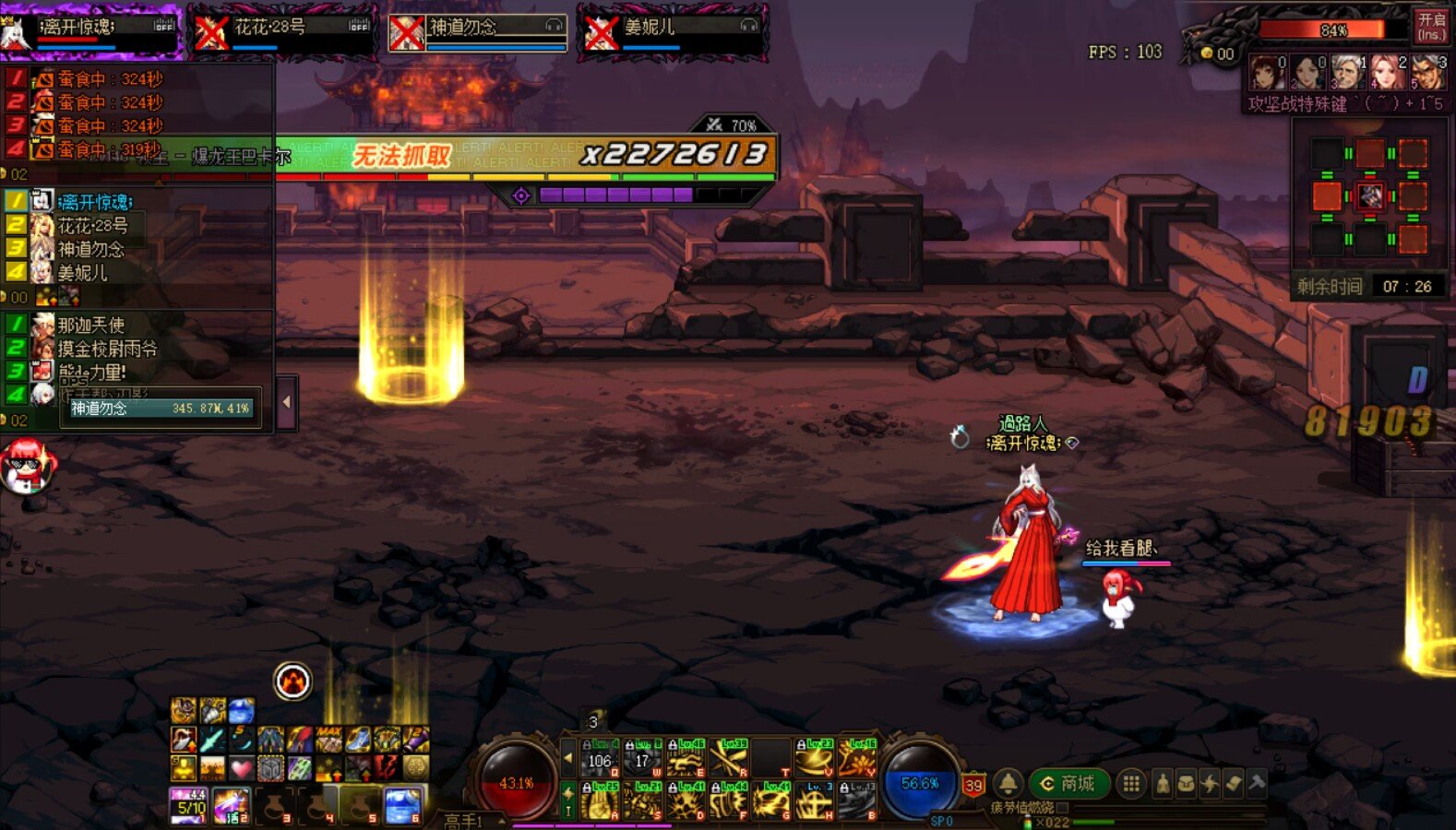This screenshot has width=1456, height=830.
Task: Open the 商城 shop
Action: click(1068, 784)
